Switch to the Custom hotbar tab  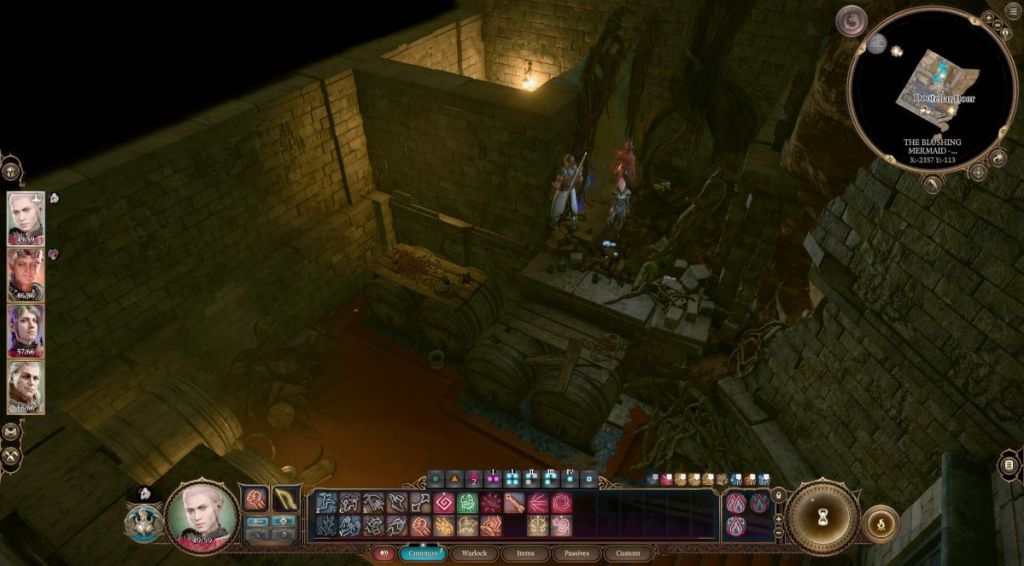click(628, 553)
